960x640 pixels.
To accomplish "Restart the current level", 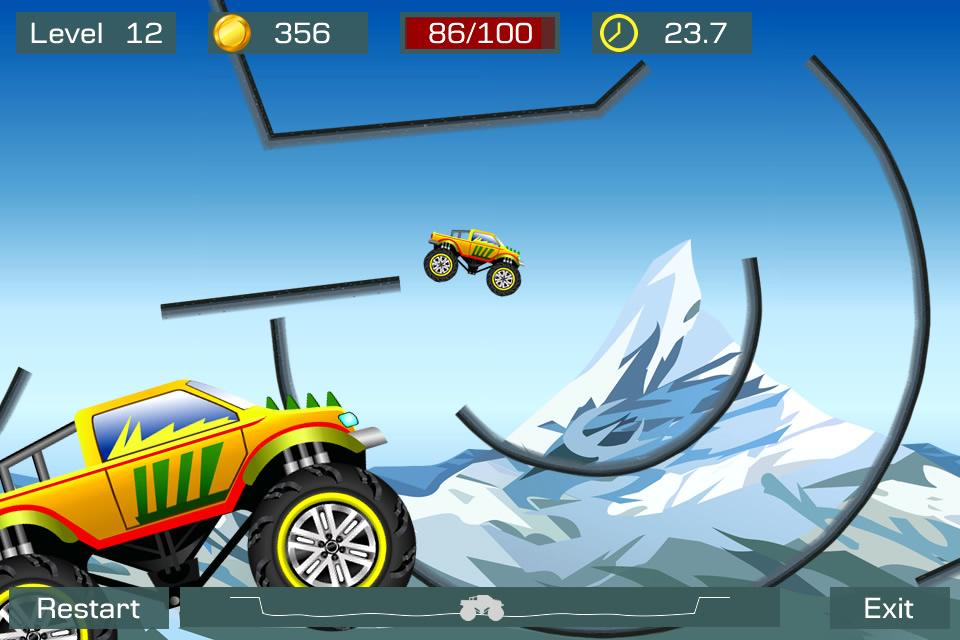I will point(88,608).
